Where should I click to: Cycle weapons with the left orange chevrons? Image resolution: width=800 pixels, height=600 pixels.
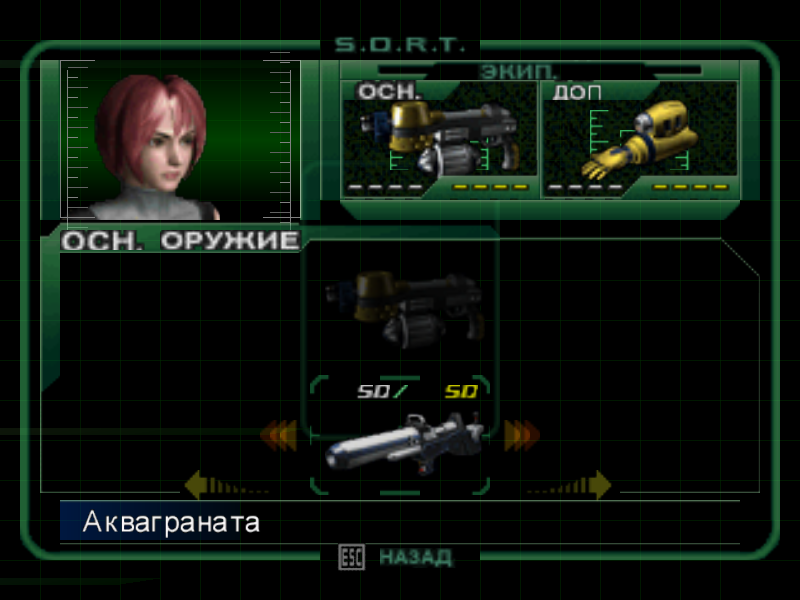279,435
